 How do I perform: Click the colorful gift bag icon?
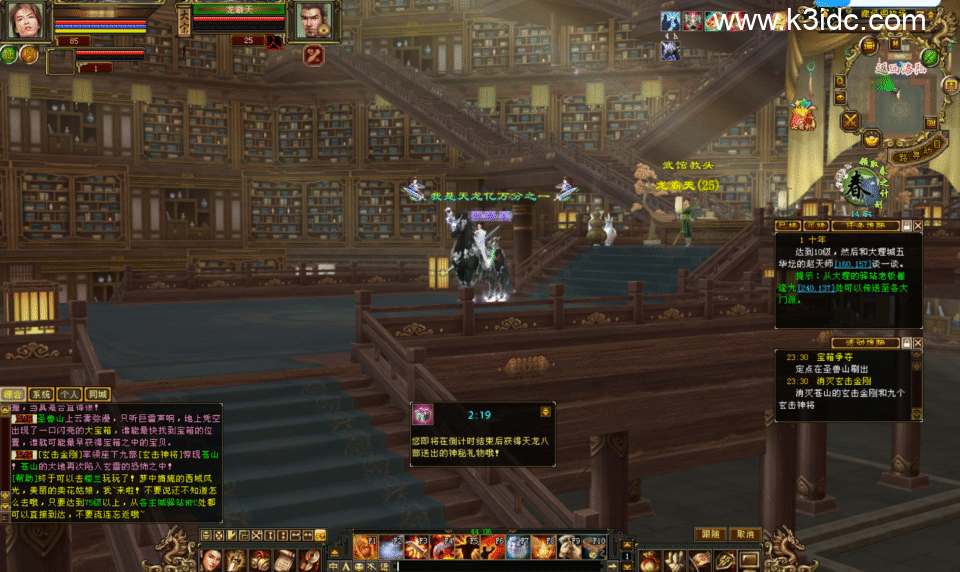(x=803, y=116)
